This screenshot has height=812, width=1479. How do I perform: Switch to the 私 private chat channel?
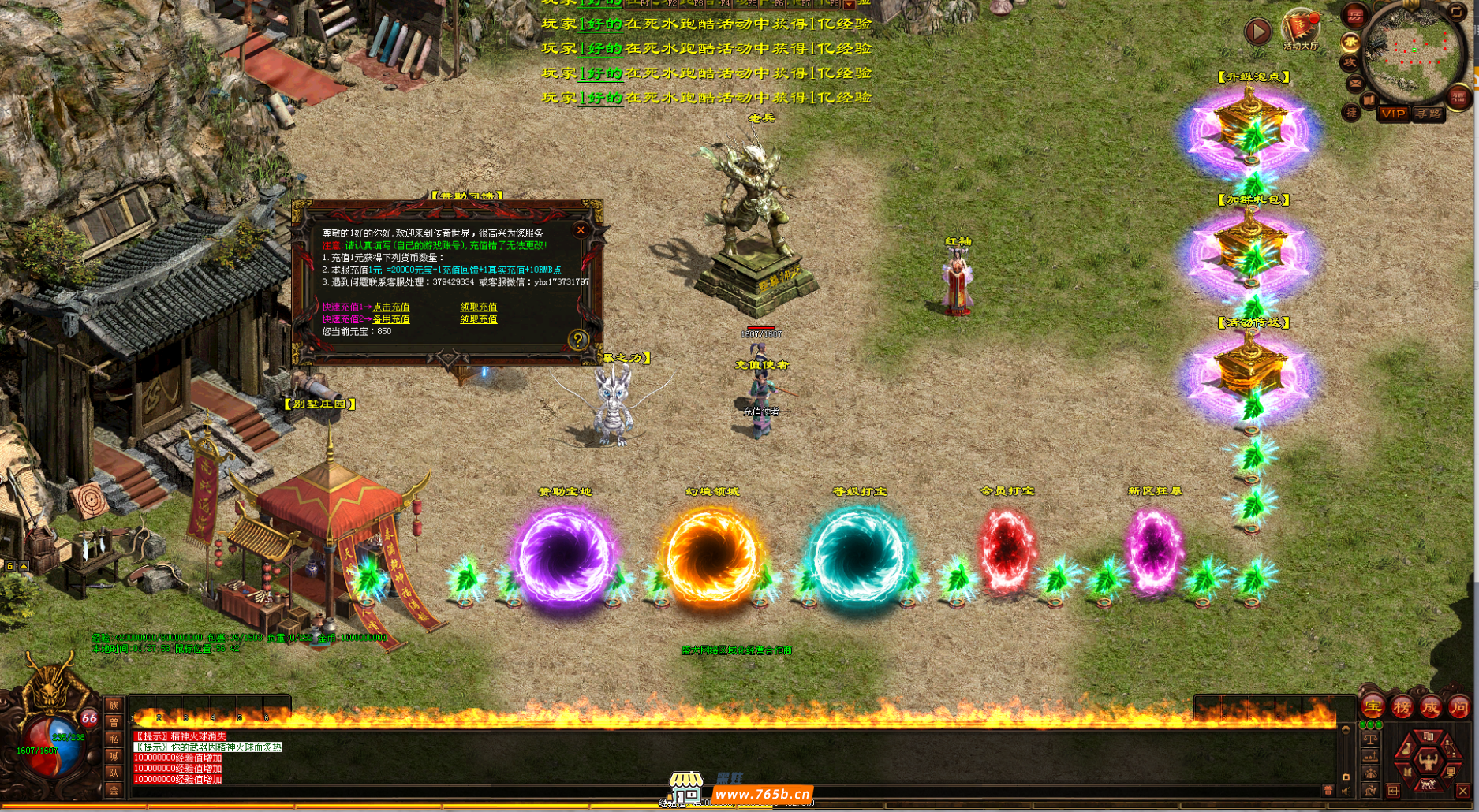point(114,739)
